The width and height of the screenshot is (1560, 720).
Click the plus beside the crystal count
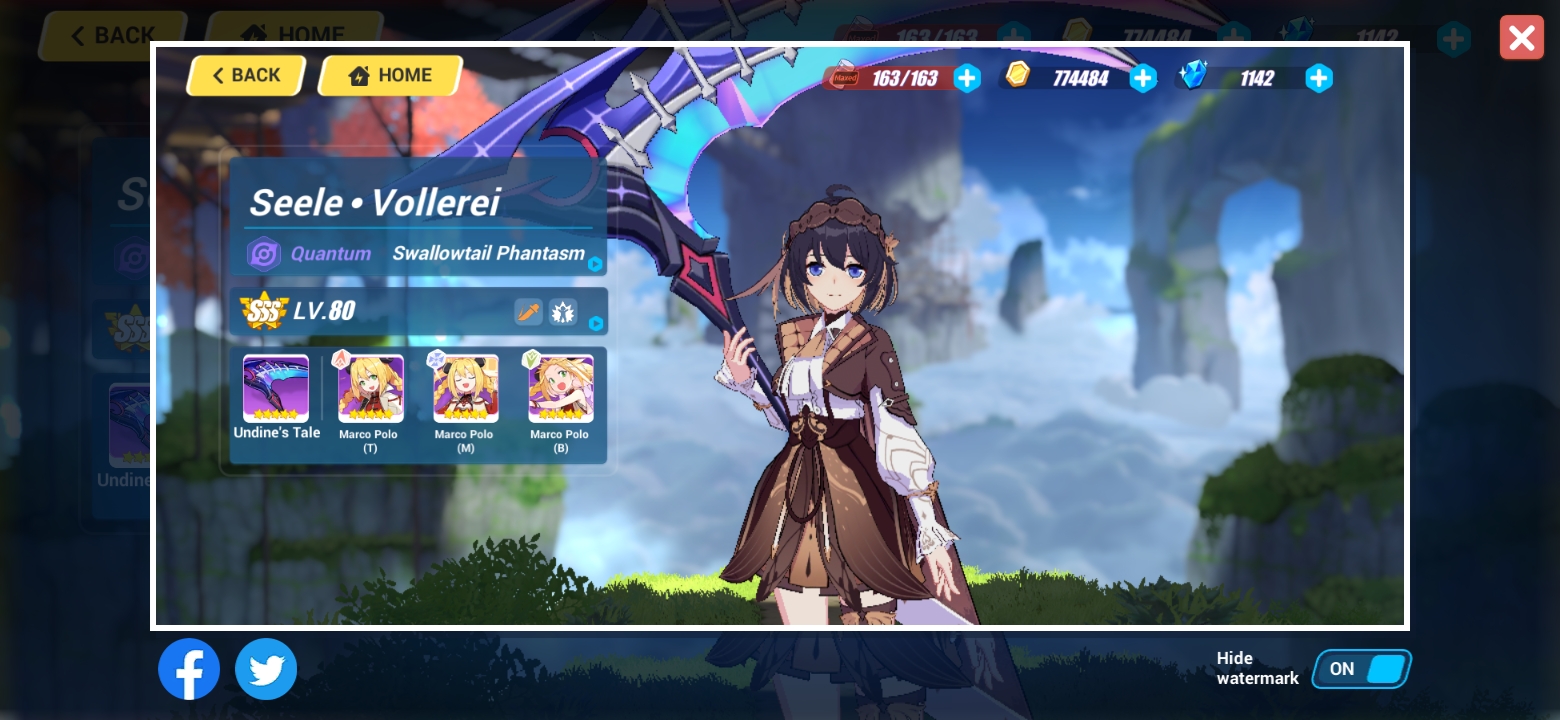point(1319,78)
